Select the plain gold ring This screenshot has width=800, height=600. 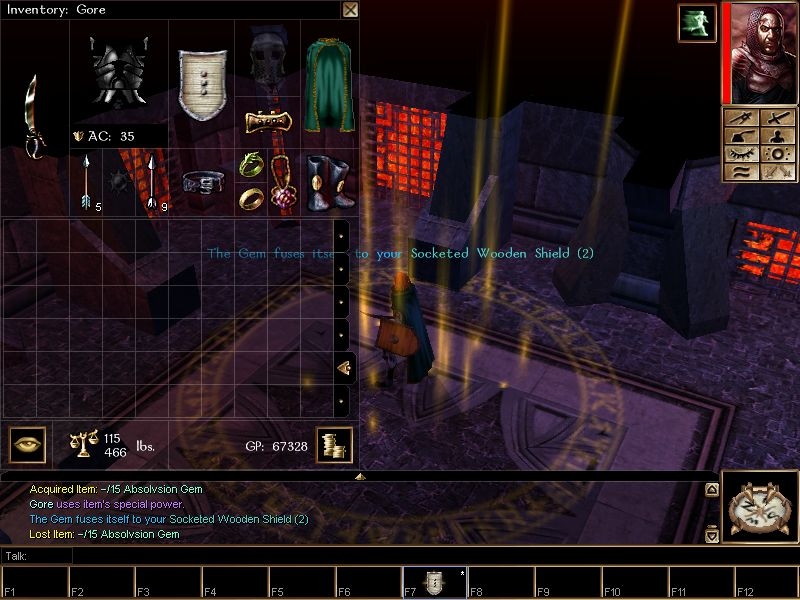[250, 198]
